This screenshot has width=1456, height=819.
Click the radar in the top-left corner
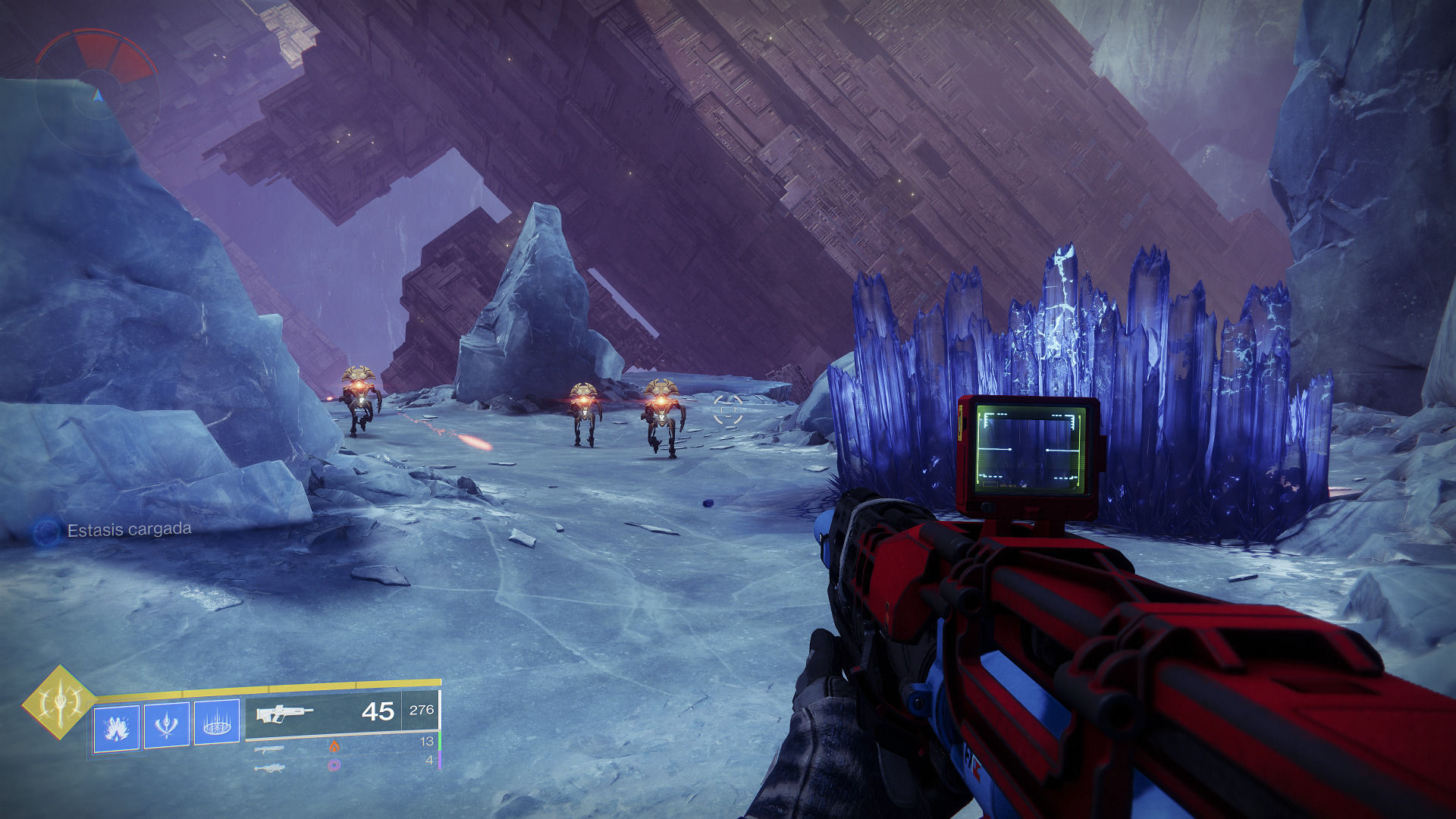coord(97,93)
